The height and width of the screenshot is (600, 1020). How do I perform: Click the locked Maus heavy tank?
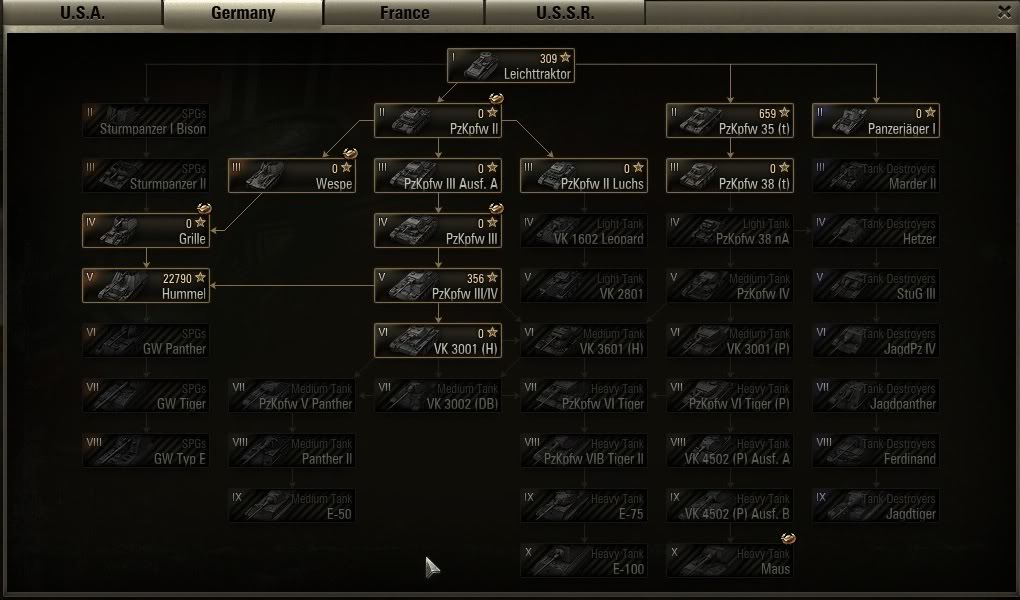click(729, 561)
